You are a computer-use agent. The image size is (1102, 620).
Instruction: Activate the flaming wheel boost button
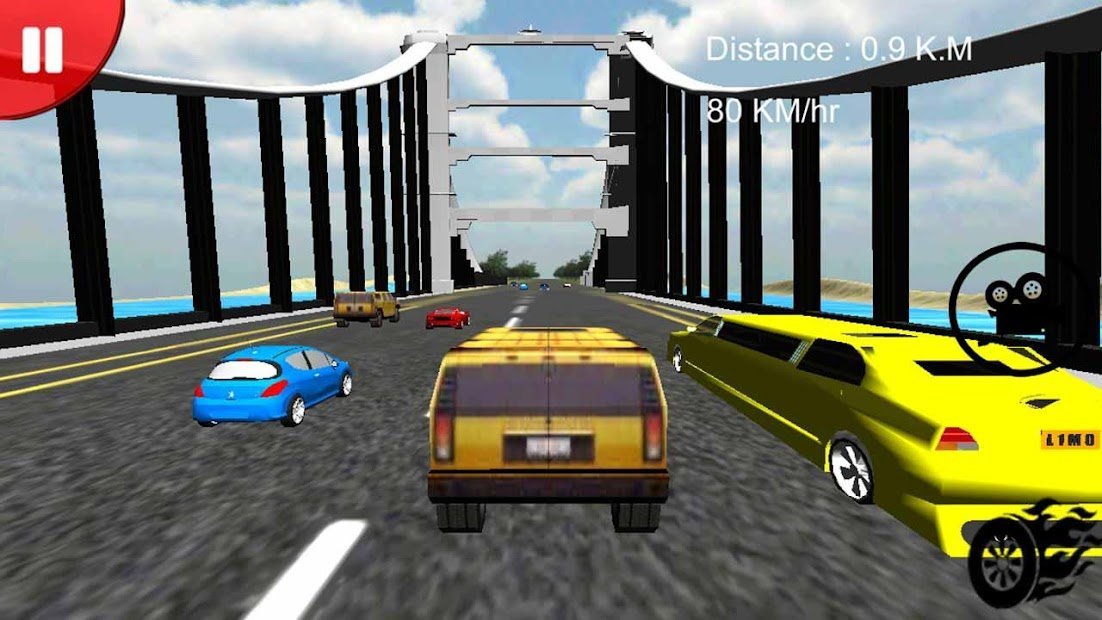[1030, 555]
